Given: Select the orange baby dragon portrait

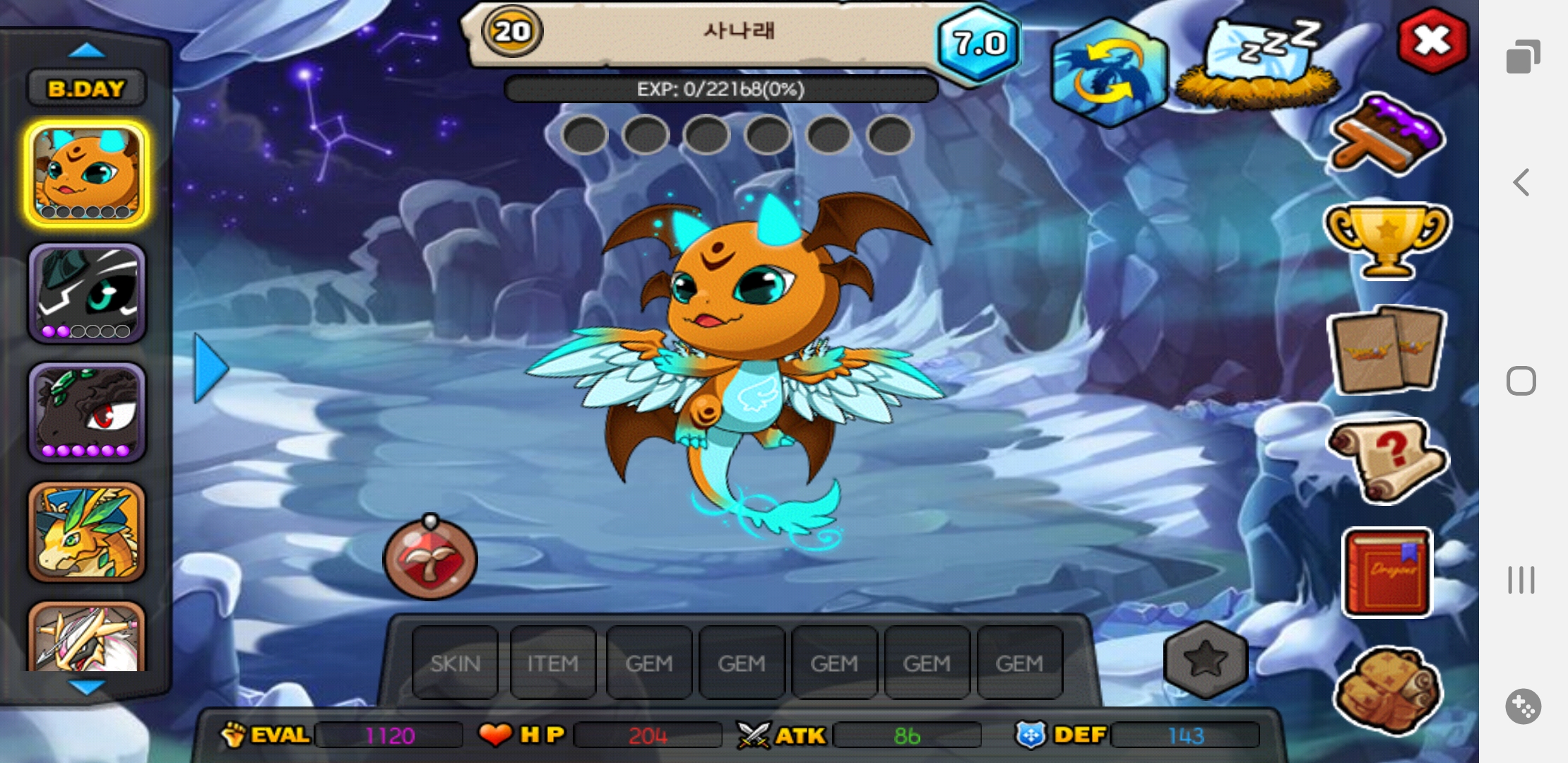Looking at the screenshot, I should click(87, 174).
